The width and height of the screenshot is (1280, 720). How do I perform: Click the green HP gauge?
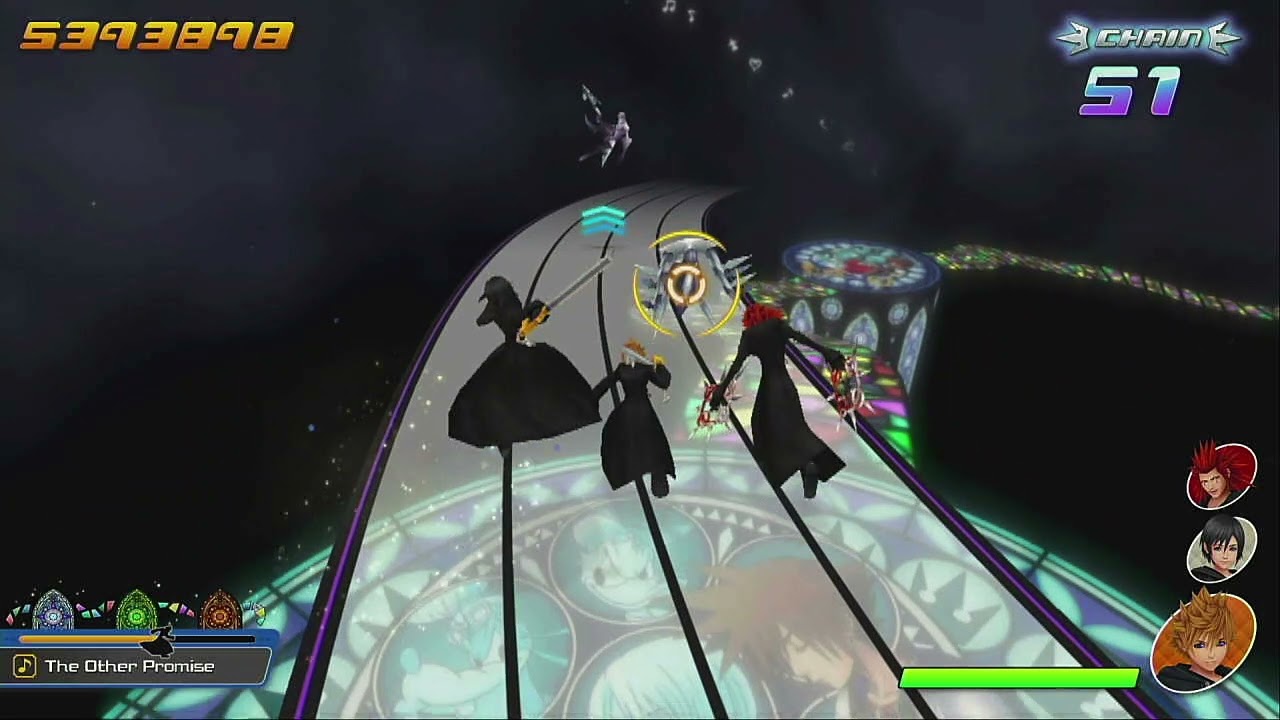(x=1020, y=678)
